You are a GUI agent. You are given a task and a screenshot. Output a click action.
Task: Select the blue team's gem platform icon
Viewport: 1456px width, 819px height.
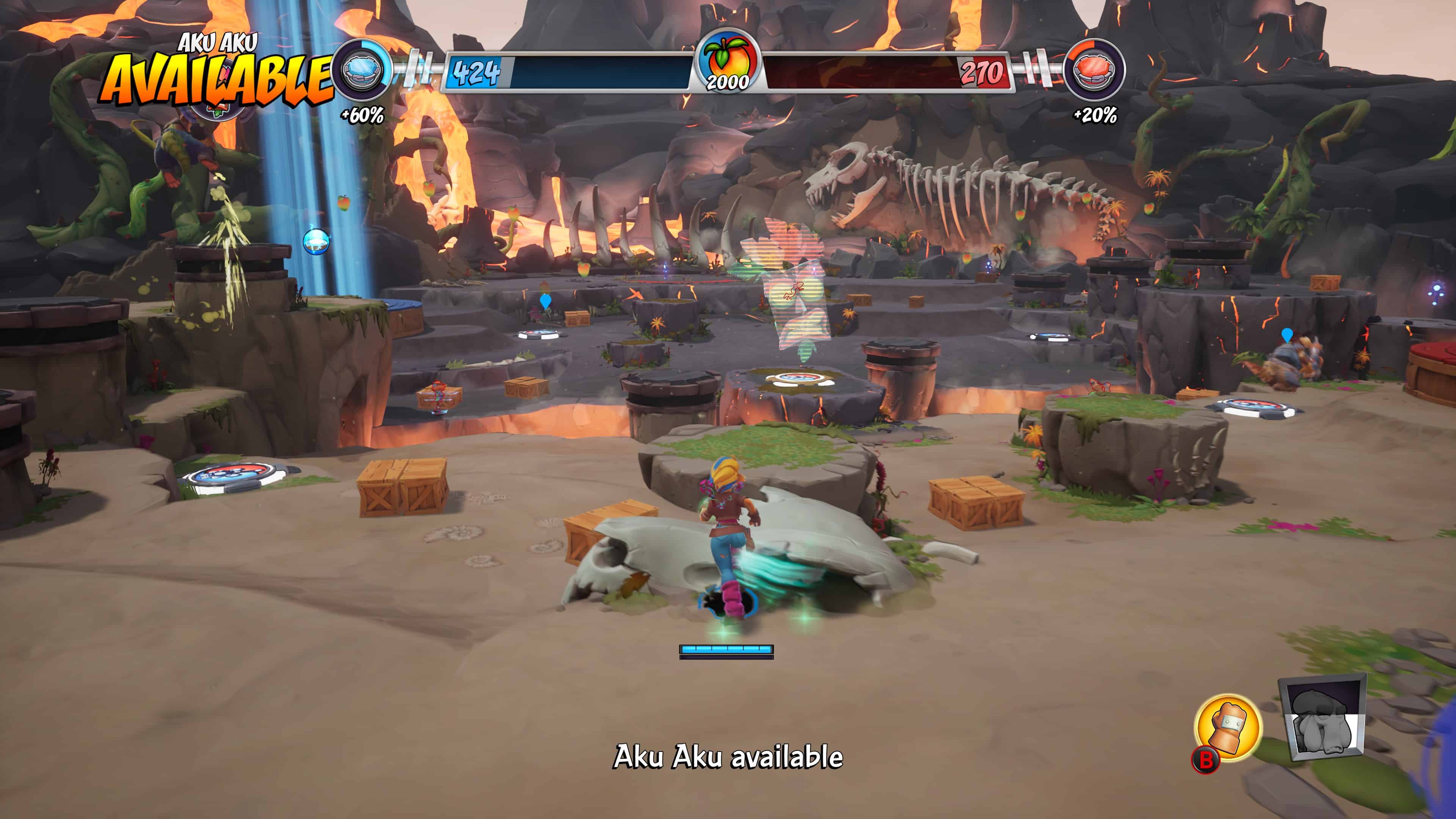coord(360,72)
